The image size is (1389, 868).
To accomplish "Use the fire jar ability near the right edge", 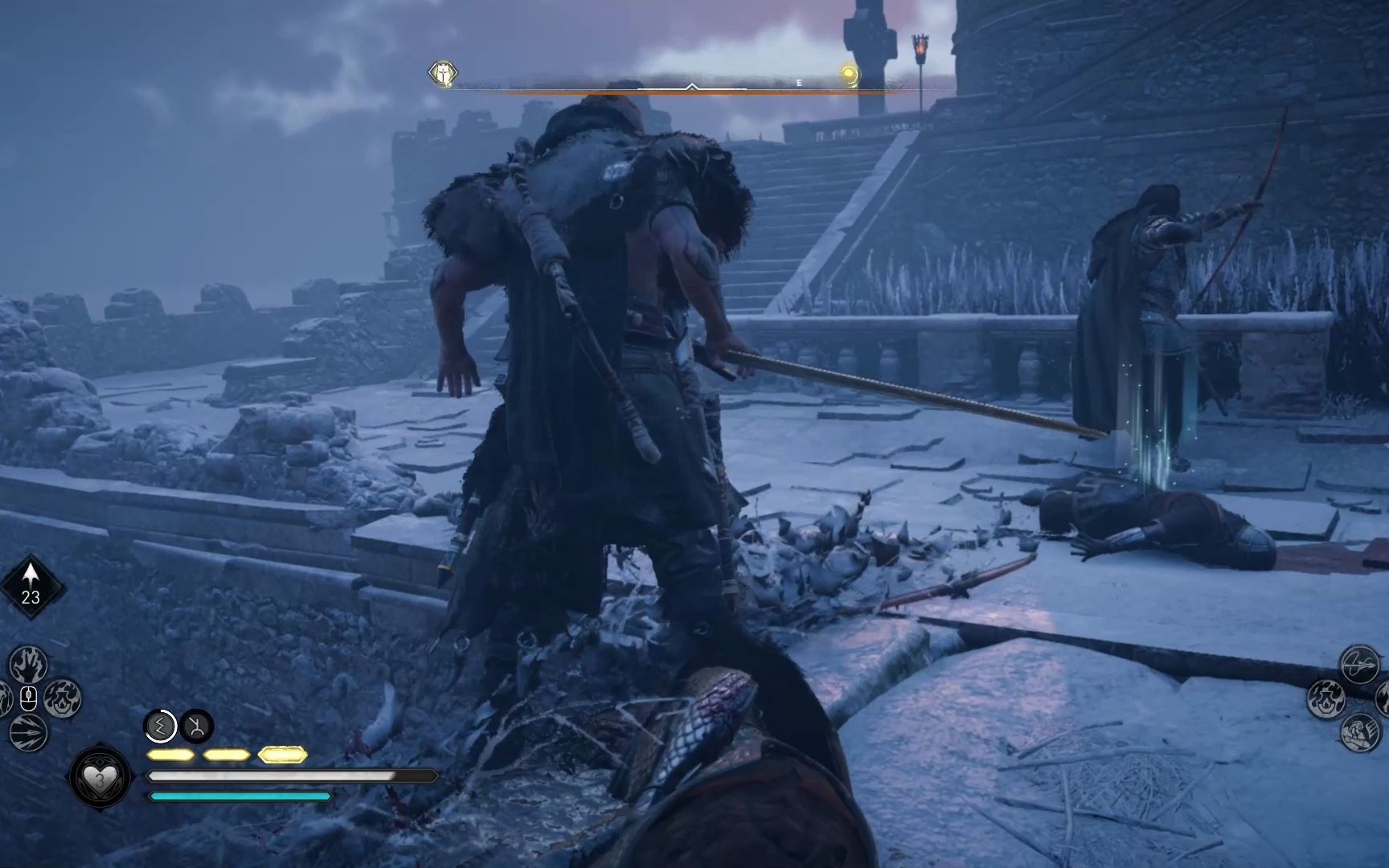I will pos(1326,698).
